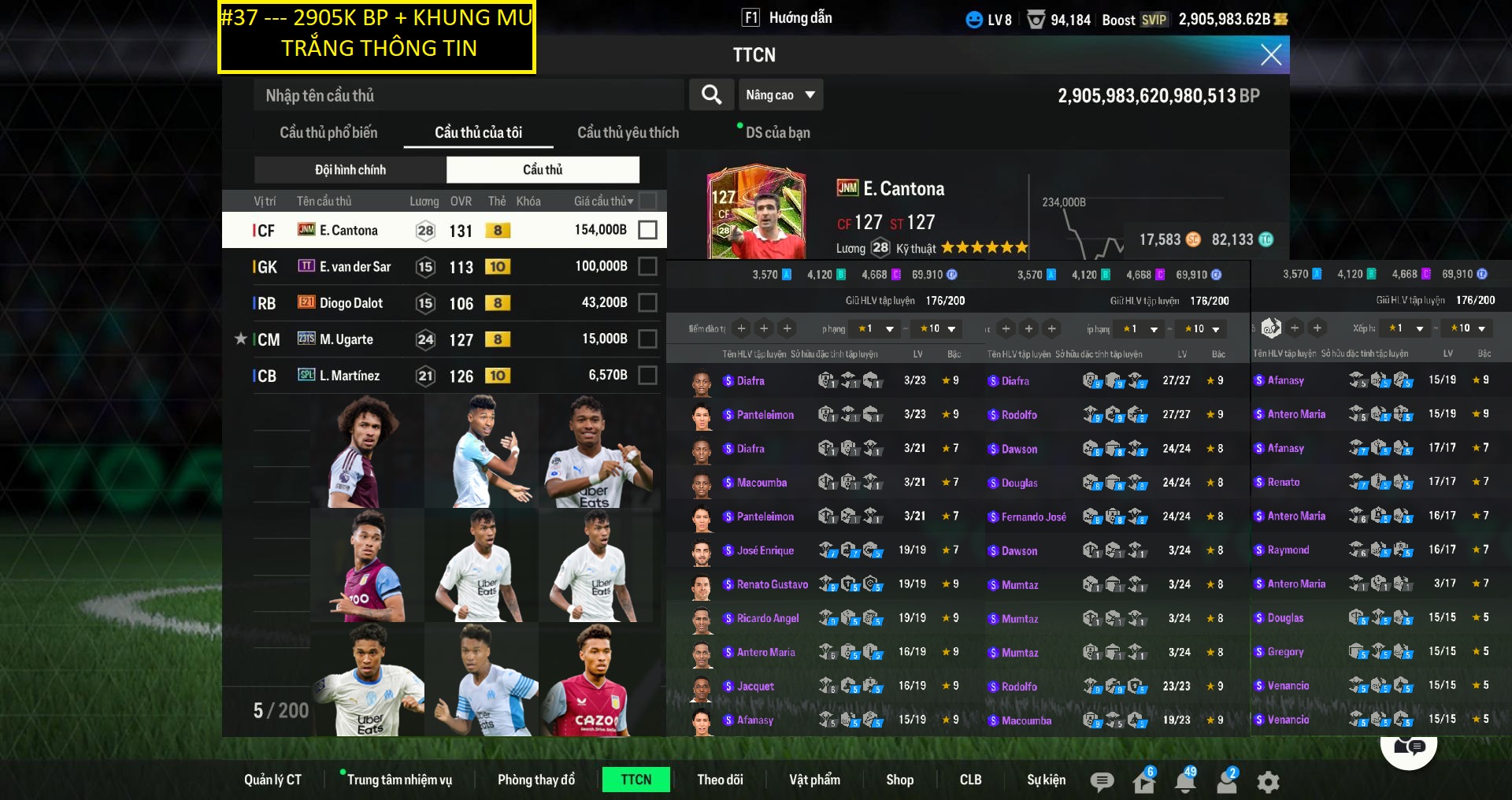1512x800 pixels.
Task: Click the magnifier search button
Action: (x=711, y=95)
